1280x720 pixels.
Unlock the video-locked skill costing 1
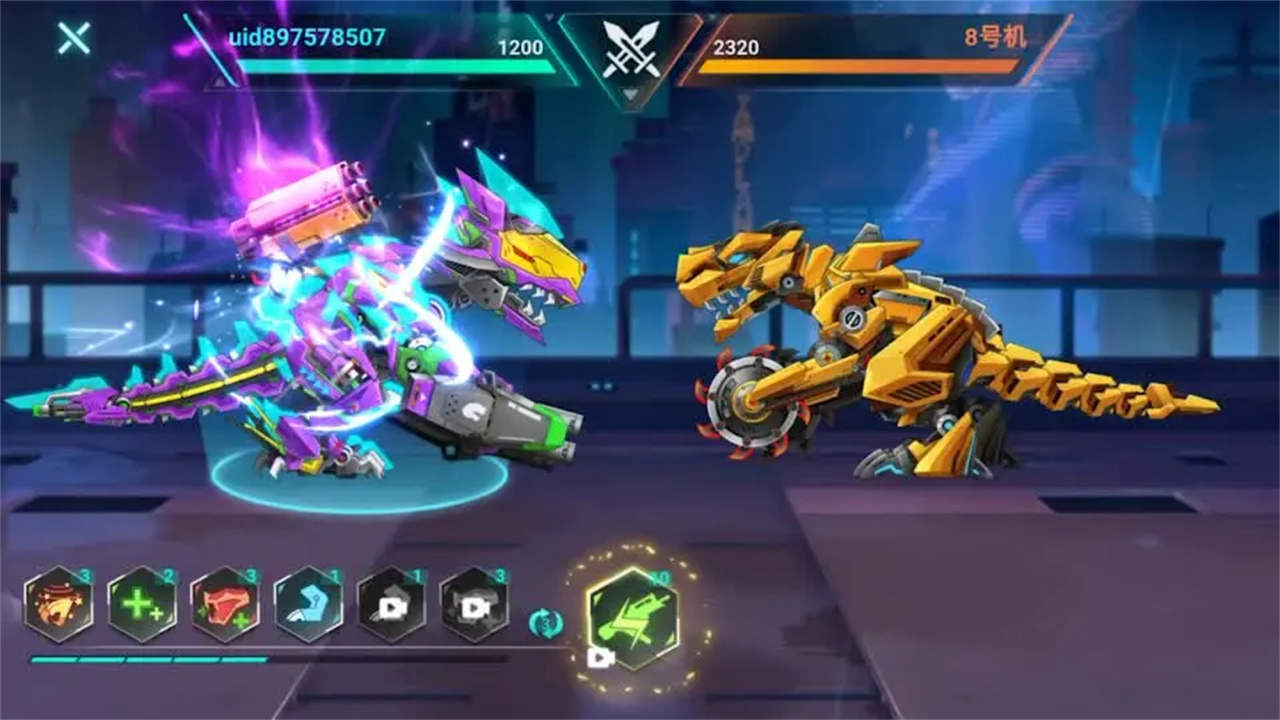391,604
